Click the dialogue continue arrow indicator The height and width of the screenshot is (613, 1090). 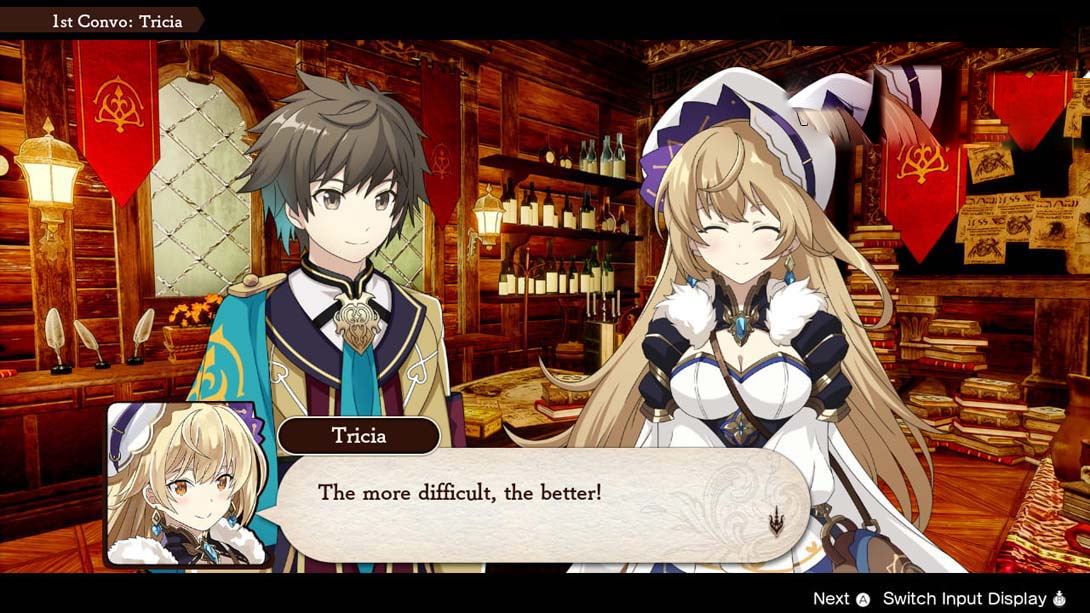tap(775, 521)
